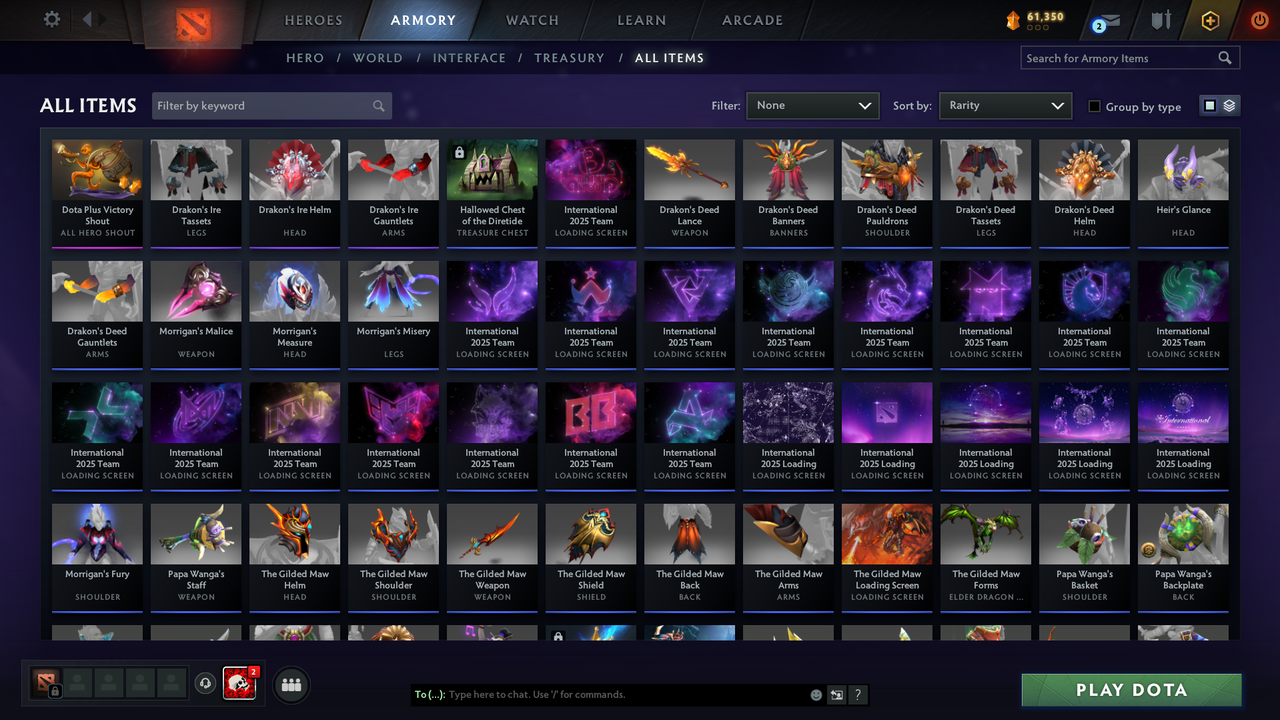Switch to stacked layers view toggle
Viewport: 1280px width, 720px height.
pos(1229,105)
